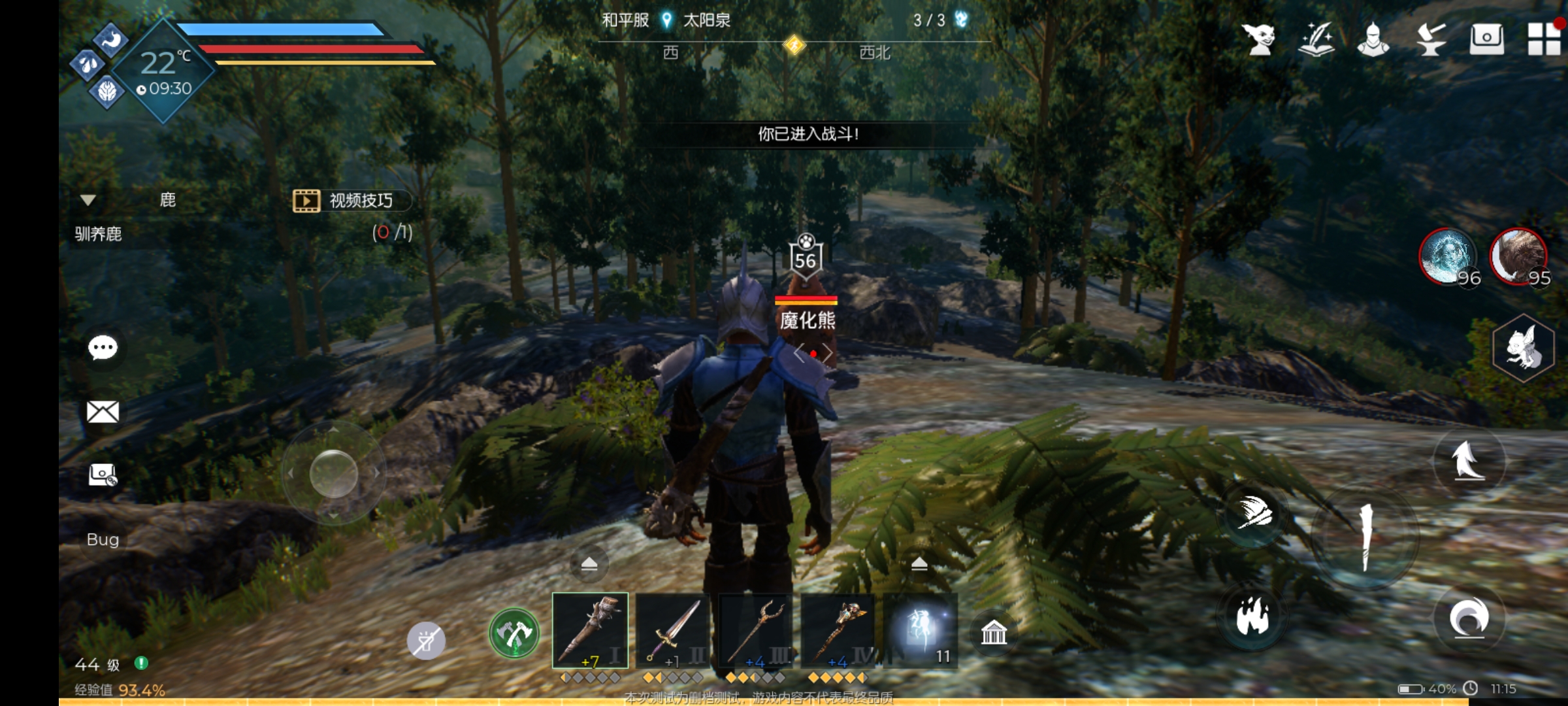The width and height of the screenshot is (1568, 706).
Task: Select the sword in slot II
Action: pyautogui.click(x=673, y=630)
